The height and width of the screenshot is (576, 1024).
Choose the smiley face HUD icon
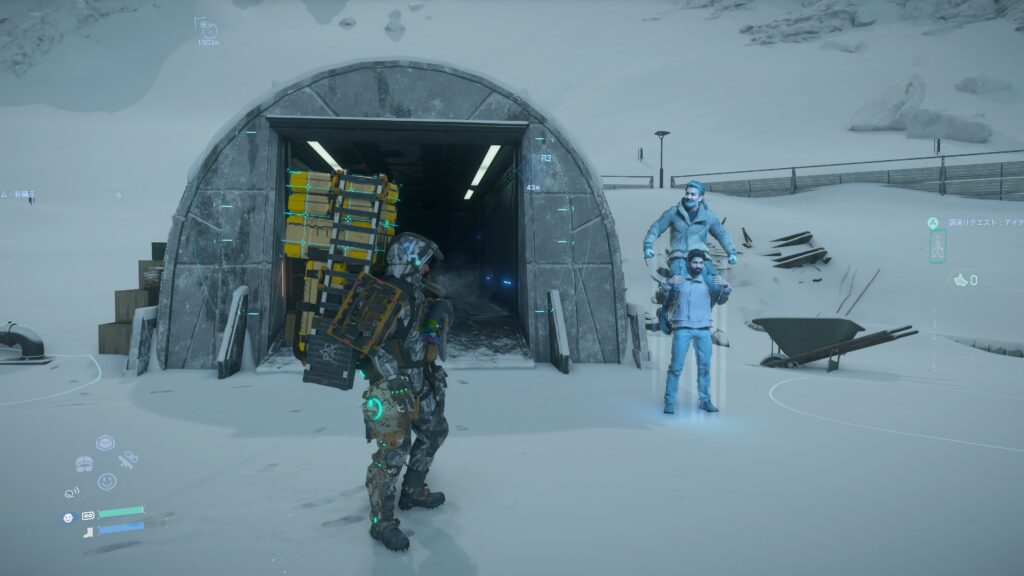tap(106, 482)
